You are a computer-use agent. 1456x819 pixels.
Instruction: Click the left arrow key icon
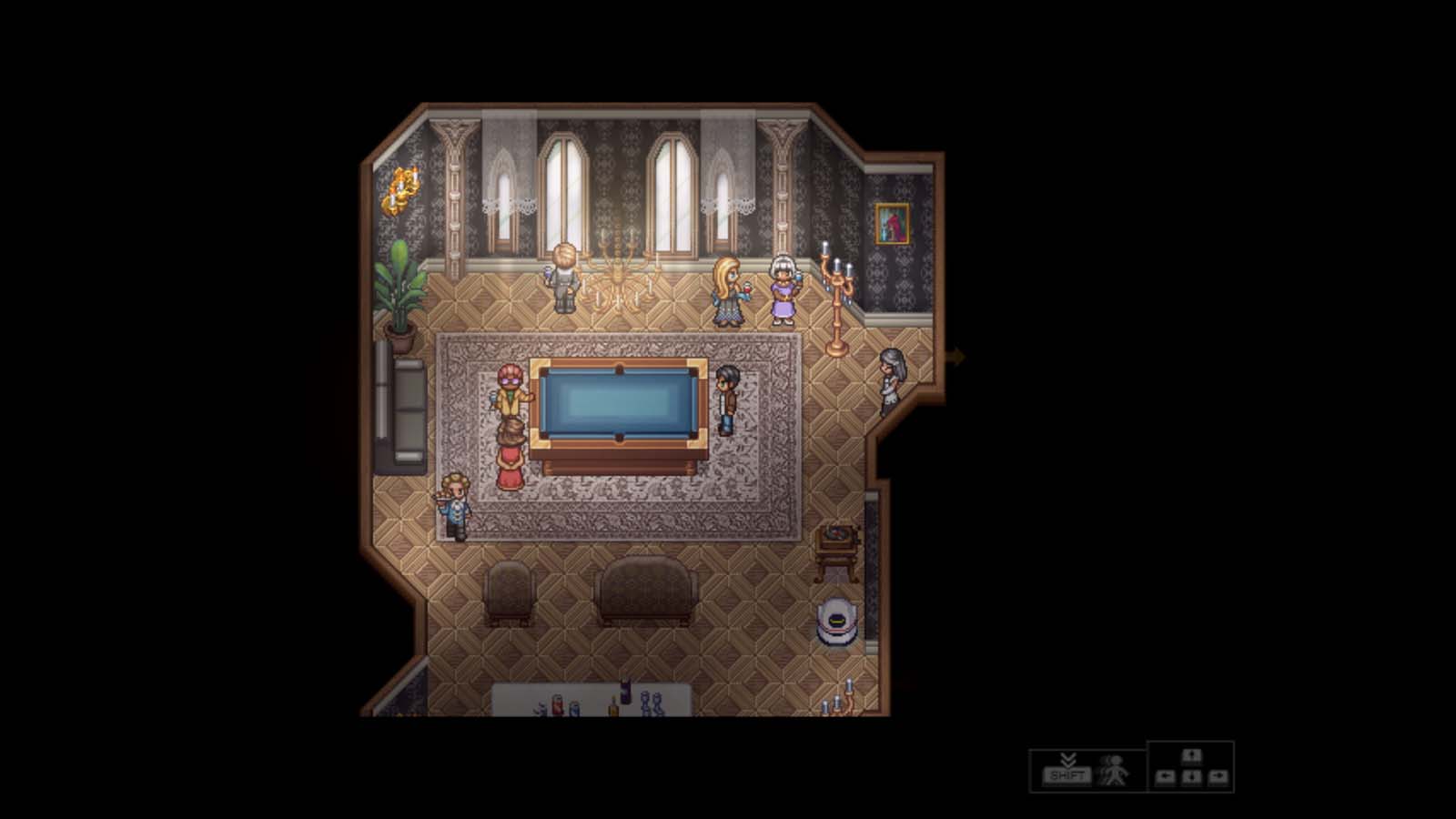(x=1167, y=778)
